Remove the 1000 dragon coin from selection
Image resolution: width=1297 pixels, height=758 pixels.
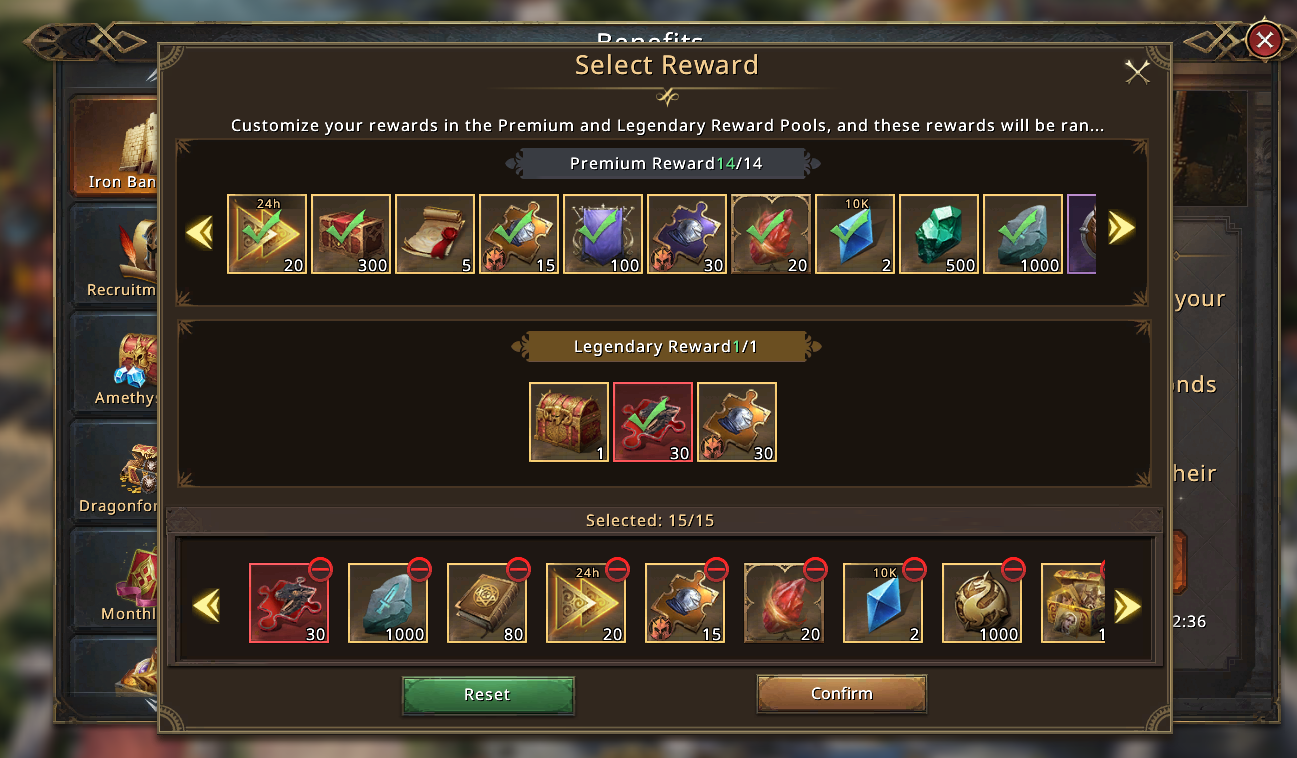click(1013, 570)
